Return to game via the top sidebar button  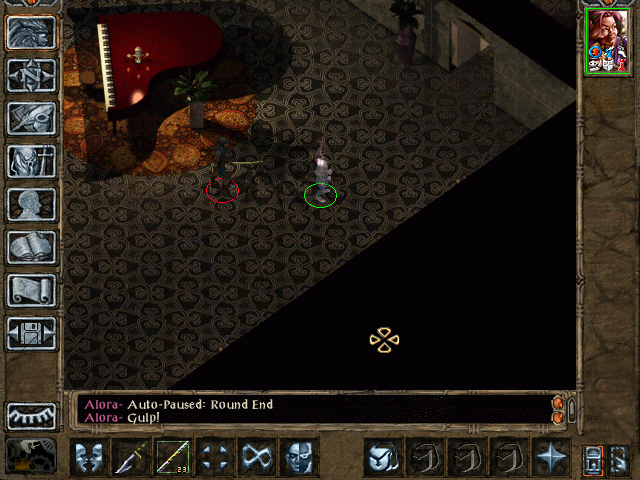[x=31, y=32]
